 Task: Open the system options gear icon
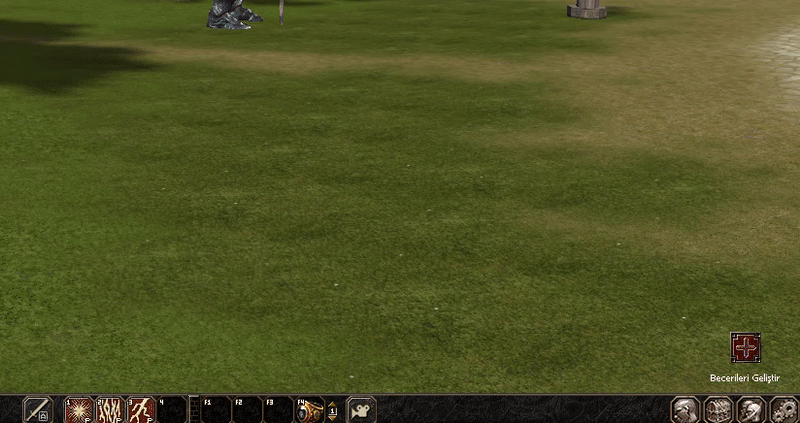783,410
